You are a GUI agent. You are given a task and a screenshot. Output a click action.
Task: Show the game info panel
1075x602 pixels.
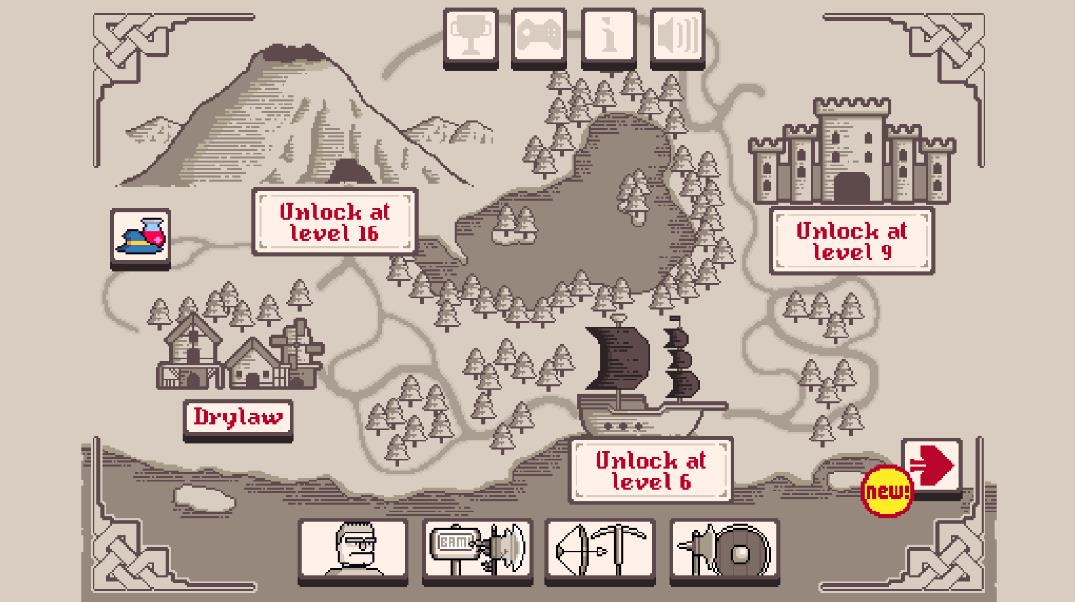608,37
